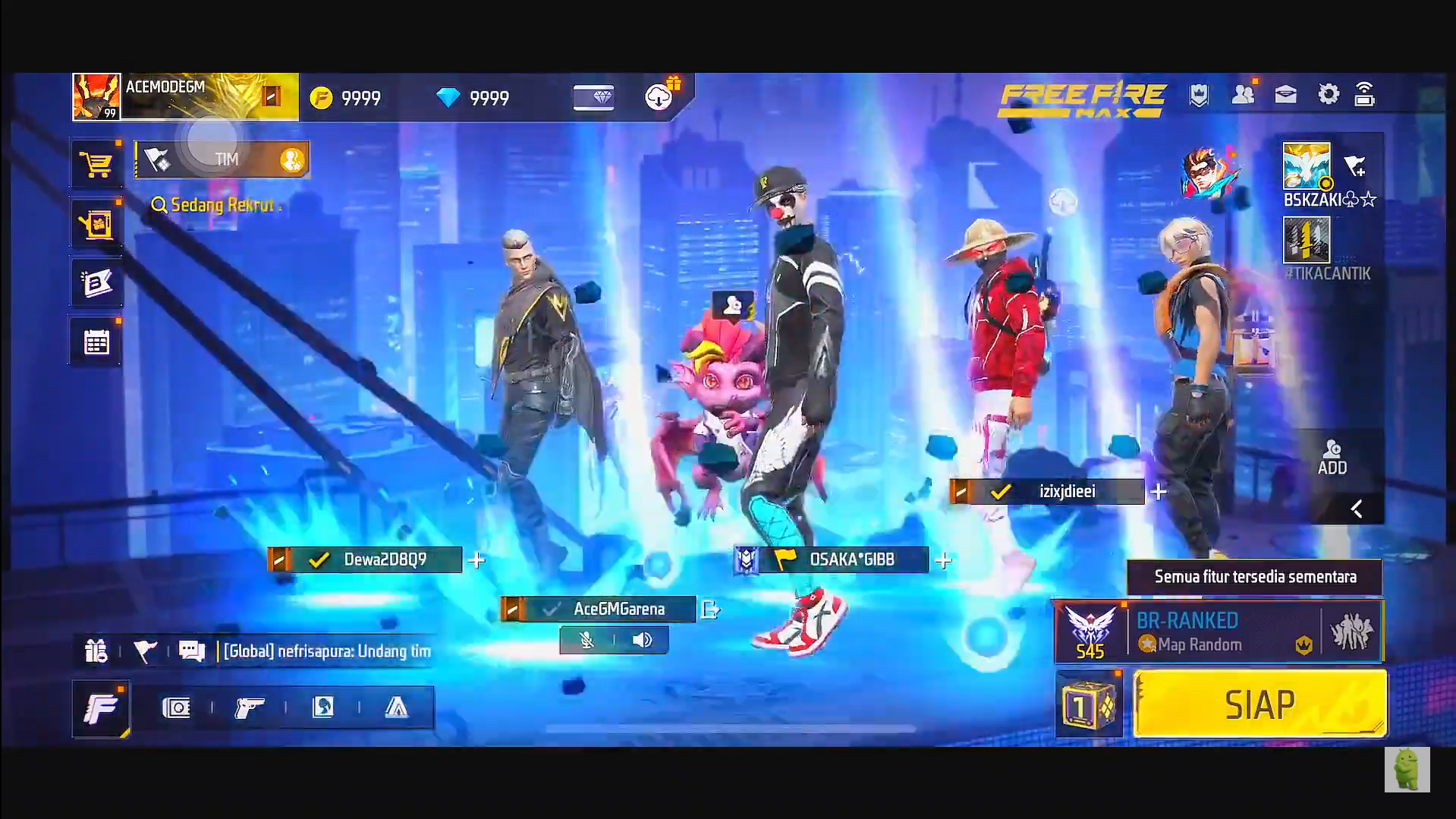
Task: Open the Luck Royale spin icon
Action: (96, 222)
